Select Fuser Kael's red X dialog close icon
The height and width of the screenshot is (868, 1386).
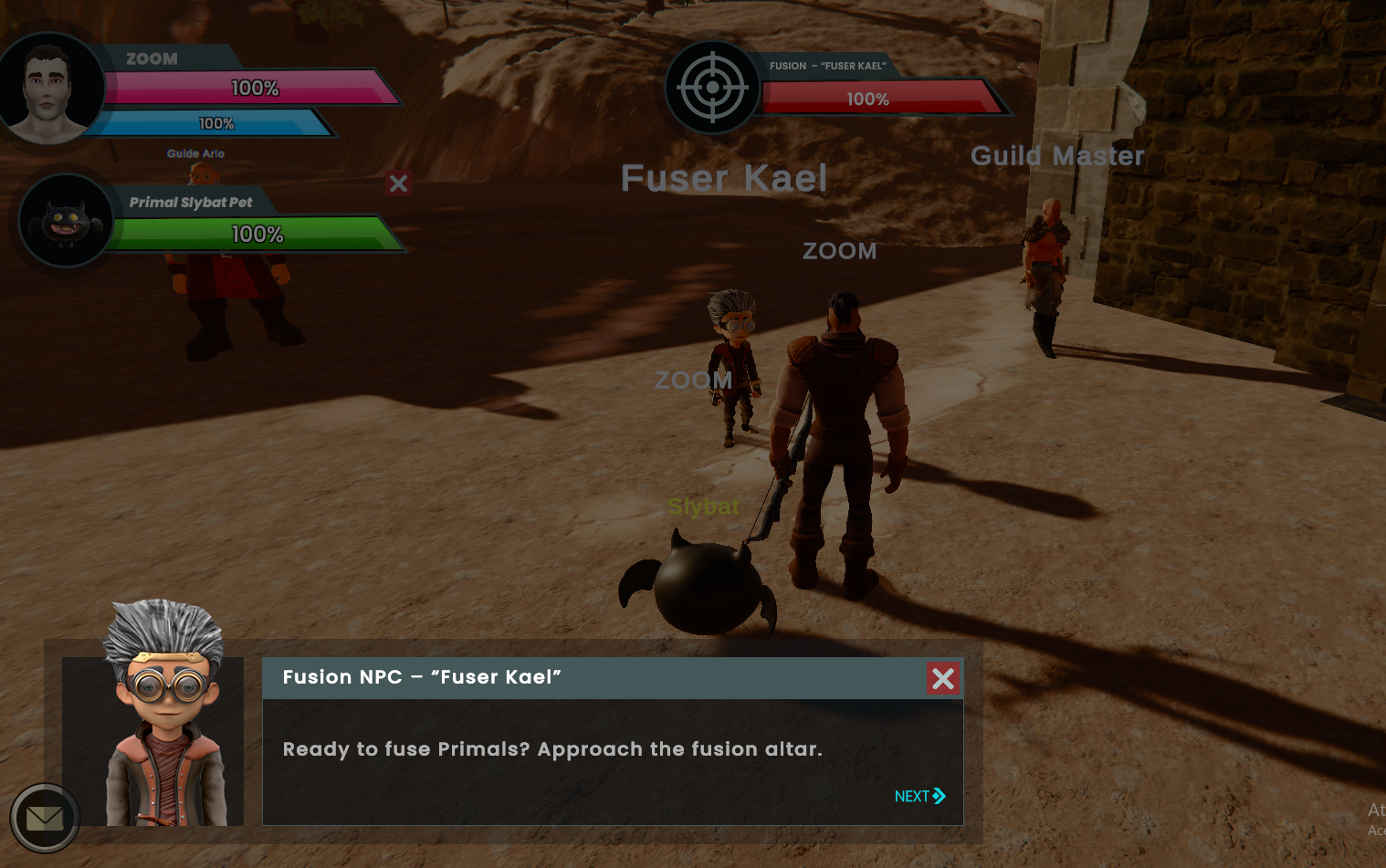943,678
